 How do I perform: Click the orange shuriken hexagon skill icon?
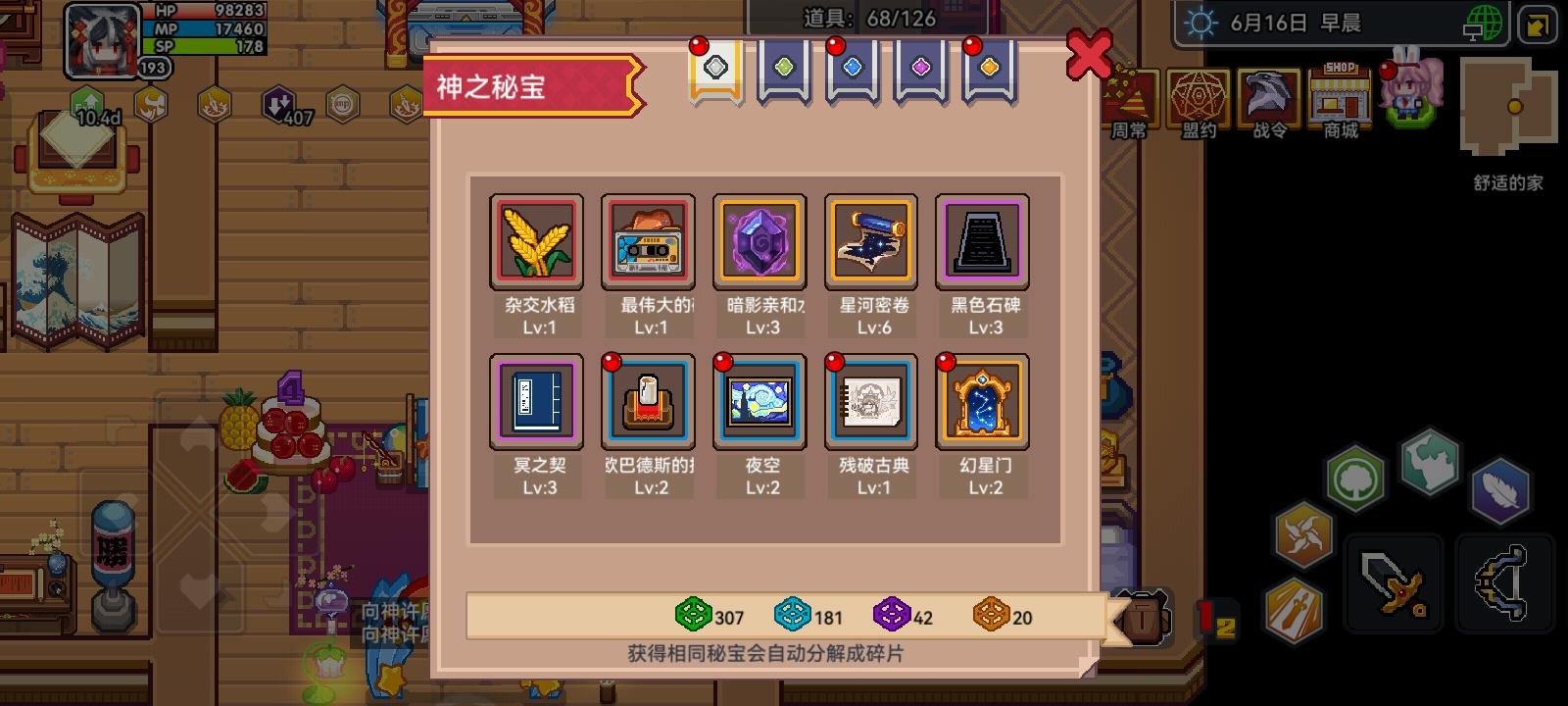[x=1303, y=534]
